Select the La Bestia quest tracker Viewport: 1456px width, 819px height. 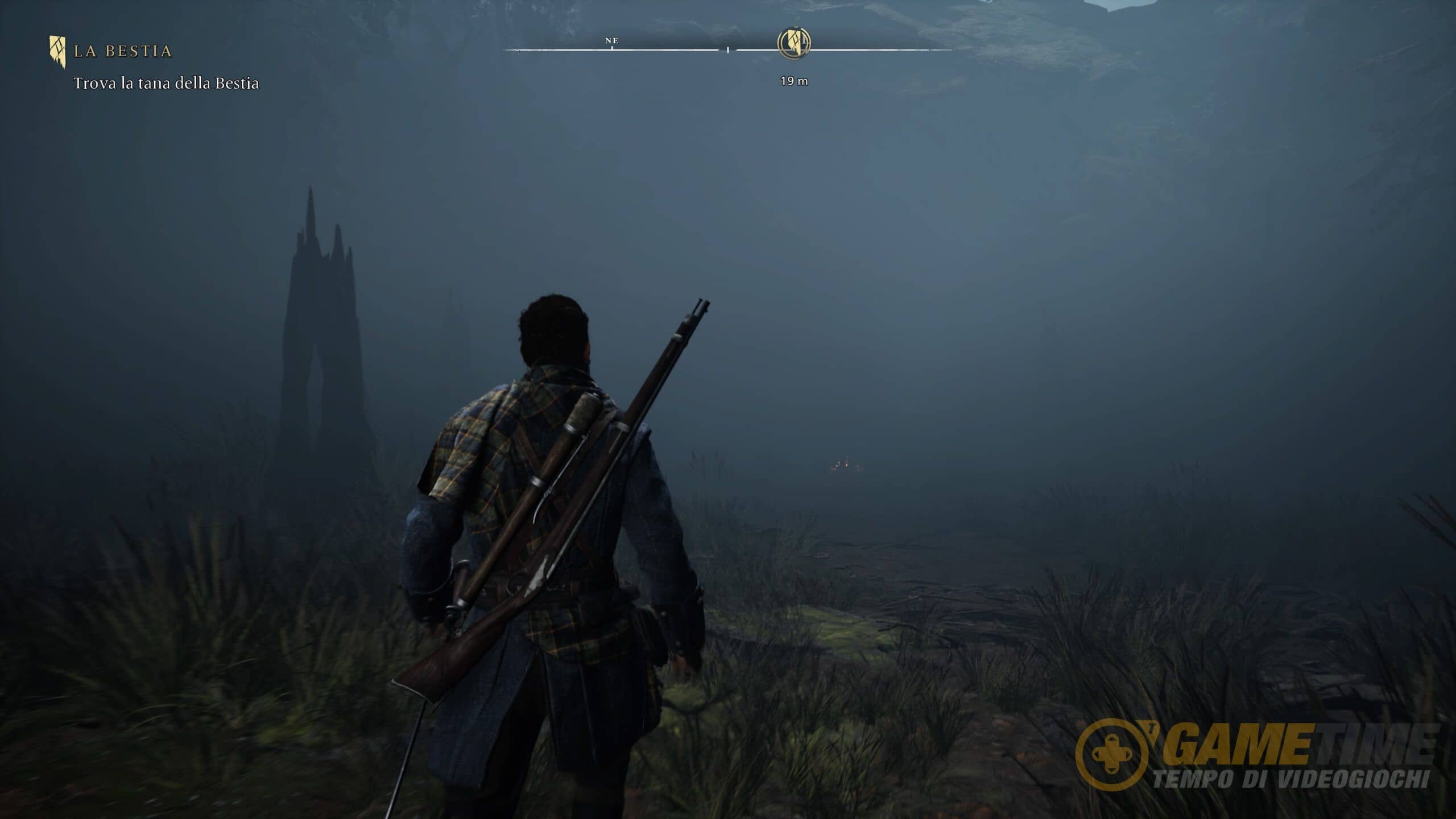[x=123, y=51]
